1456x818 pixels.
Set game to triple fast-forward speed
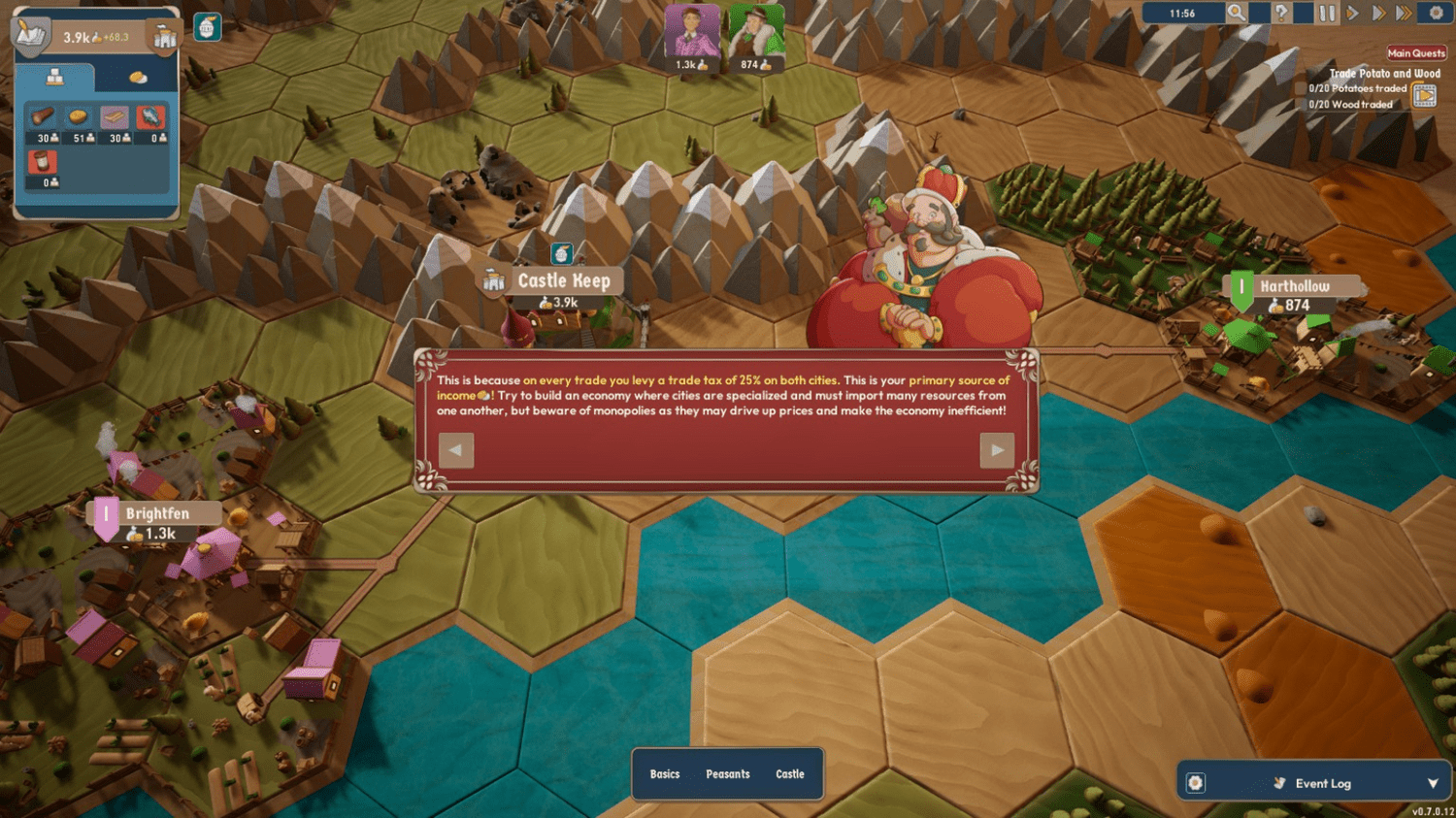[1404, 14]
